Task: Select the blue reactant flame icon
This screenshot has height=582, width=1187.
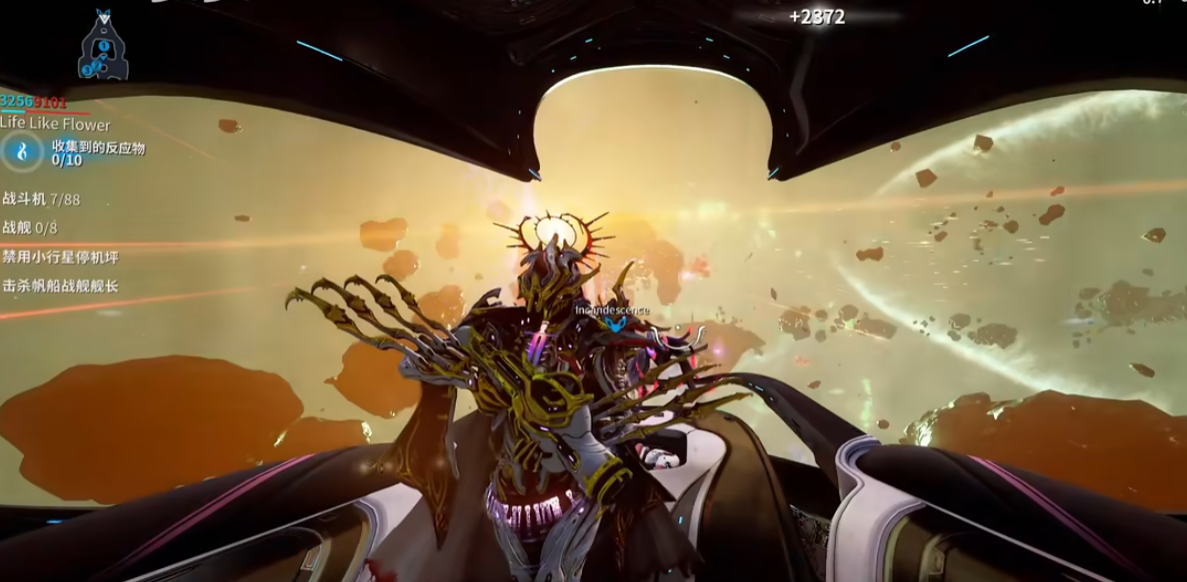Action: tap(22, 153)
